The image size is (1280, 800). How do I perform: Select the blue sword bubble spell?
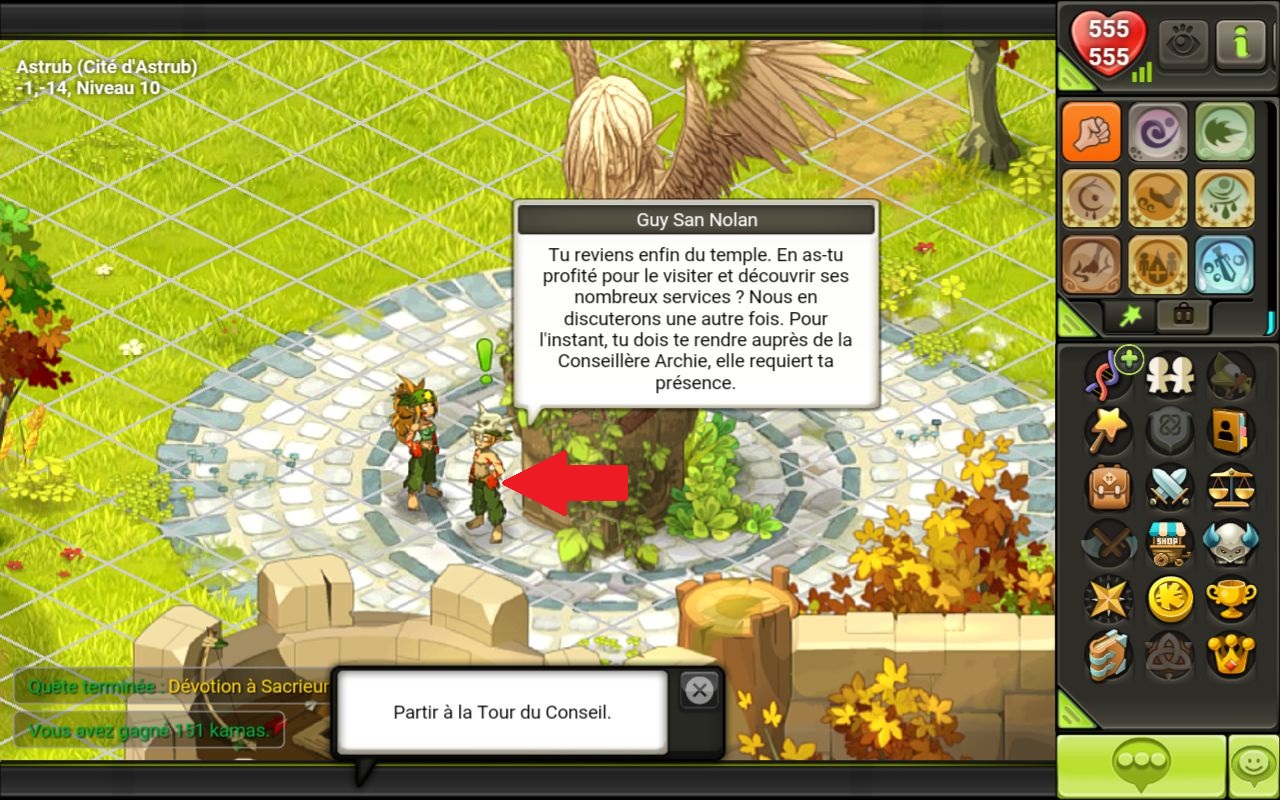click(1224, 264)
